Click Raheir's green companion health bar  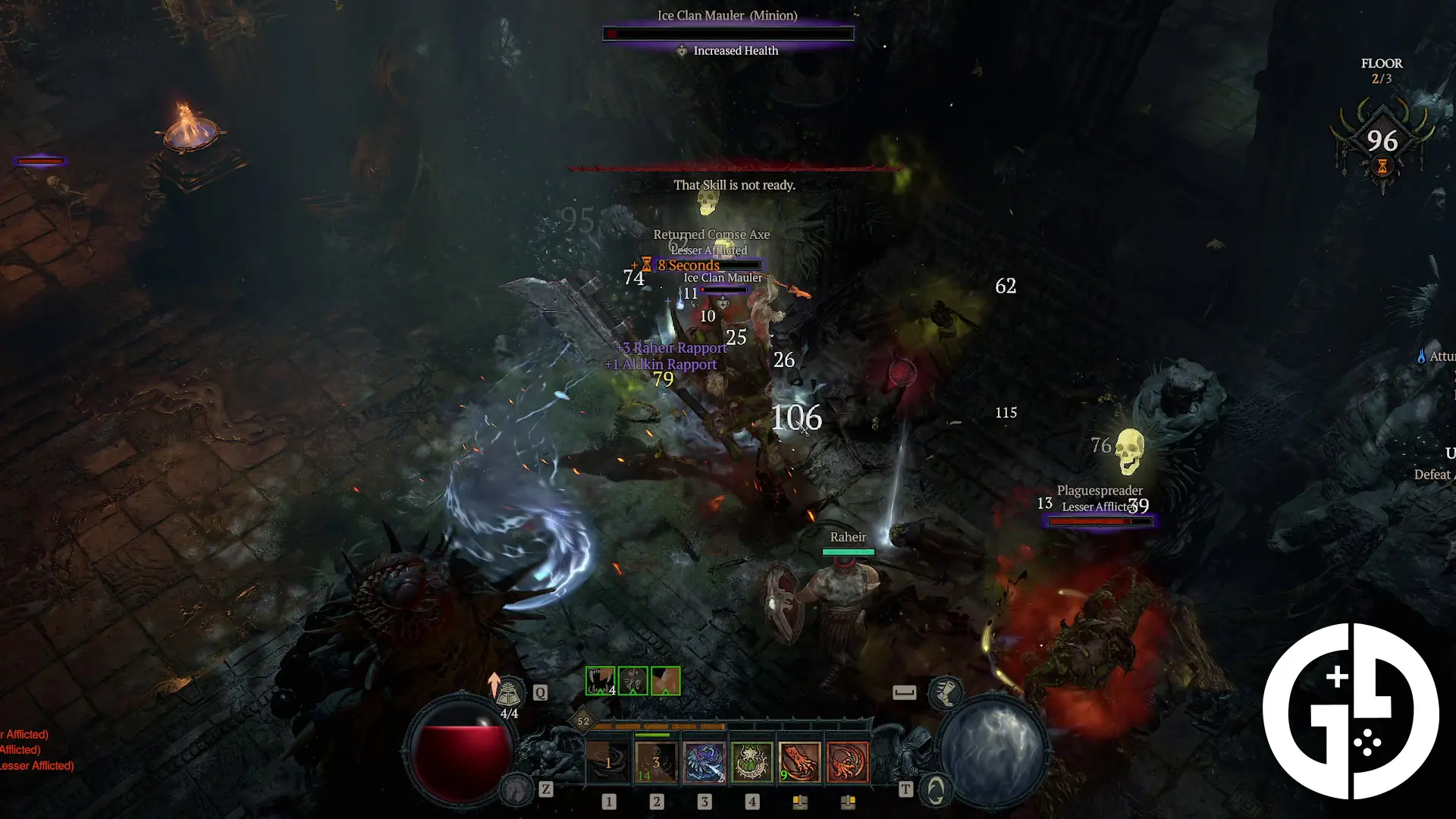tap(848, 551)
